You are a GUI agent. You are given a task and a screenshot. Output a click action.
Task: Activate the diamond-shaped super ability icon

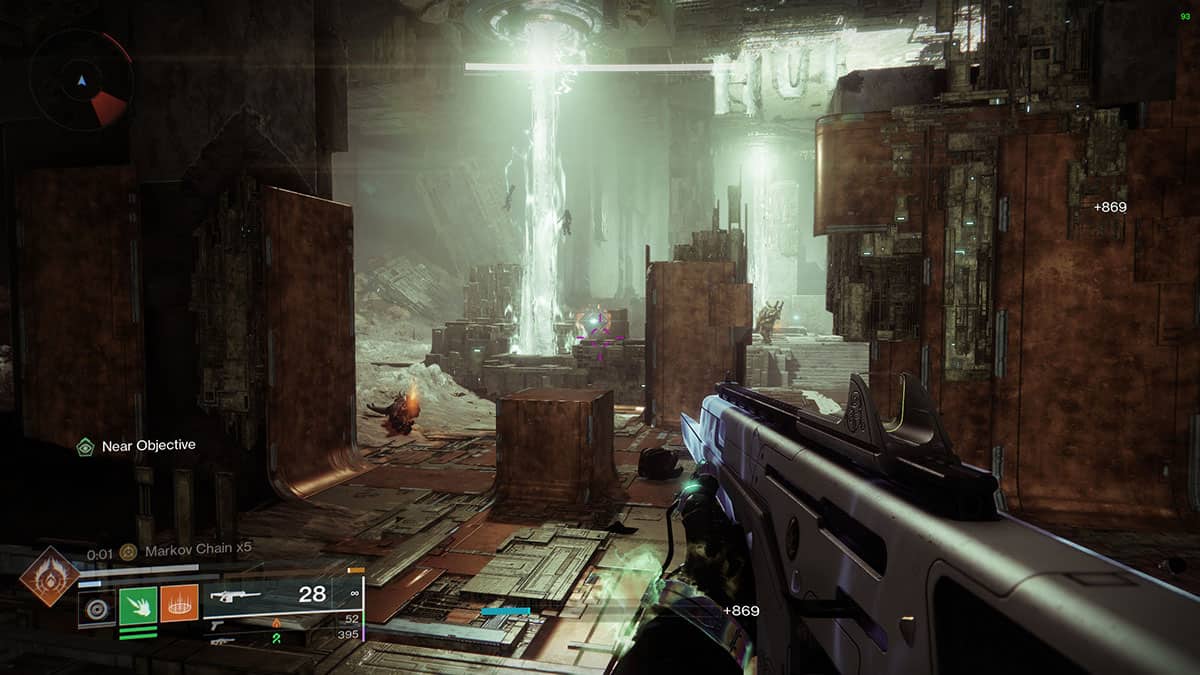pyautogui.click(x=49, y=576)
